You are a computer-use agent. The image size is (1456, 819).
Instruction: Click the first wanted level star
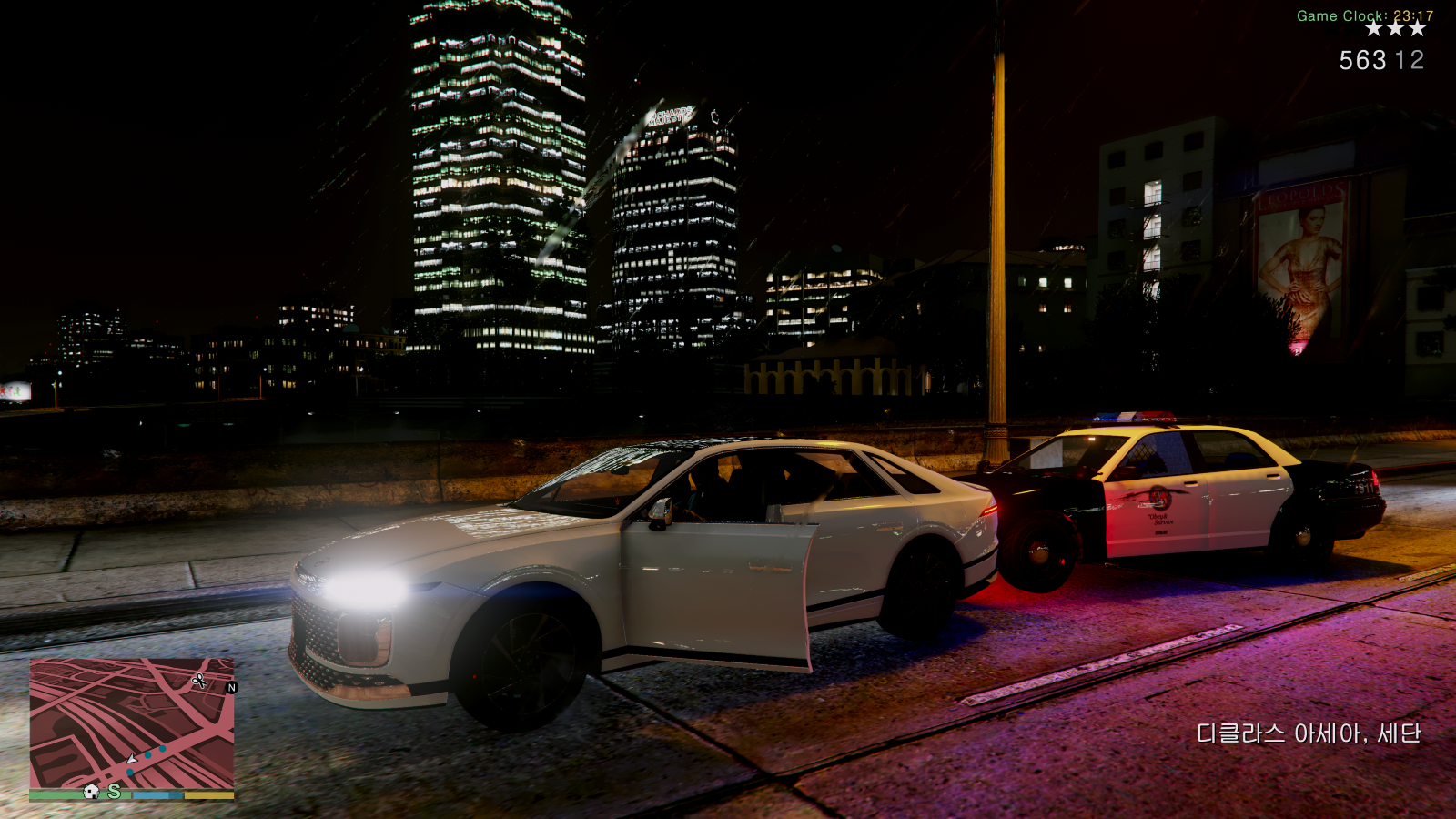(x=1373, y=28)
